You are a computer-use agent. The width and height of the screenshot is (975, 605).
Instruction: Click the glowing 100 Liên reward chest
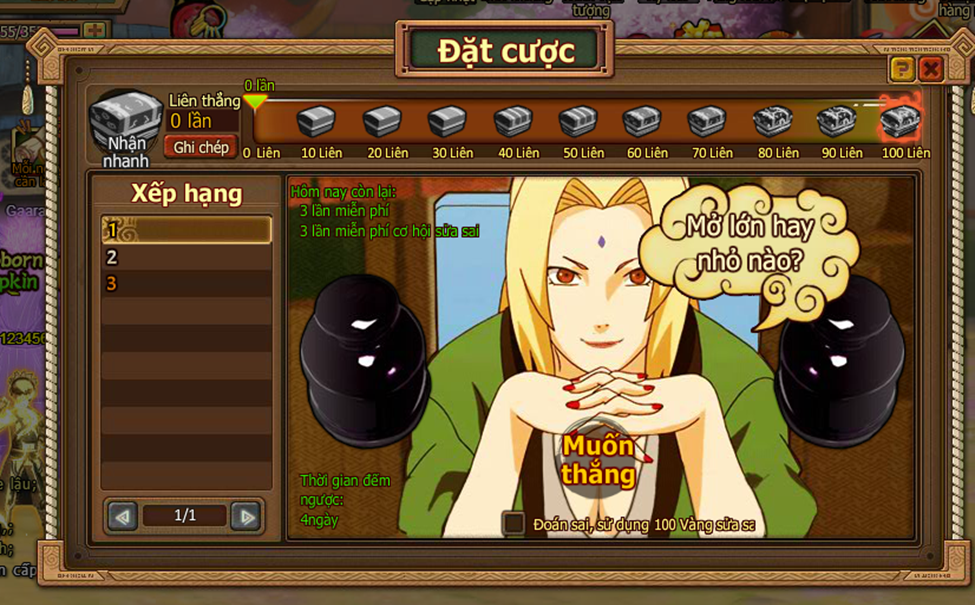pos(900,120)
